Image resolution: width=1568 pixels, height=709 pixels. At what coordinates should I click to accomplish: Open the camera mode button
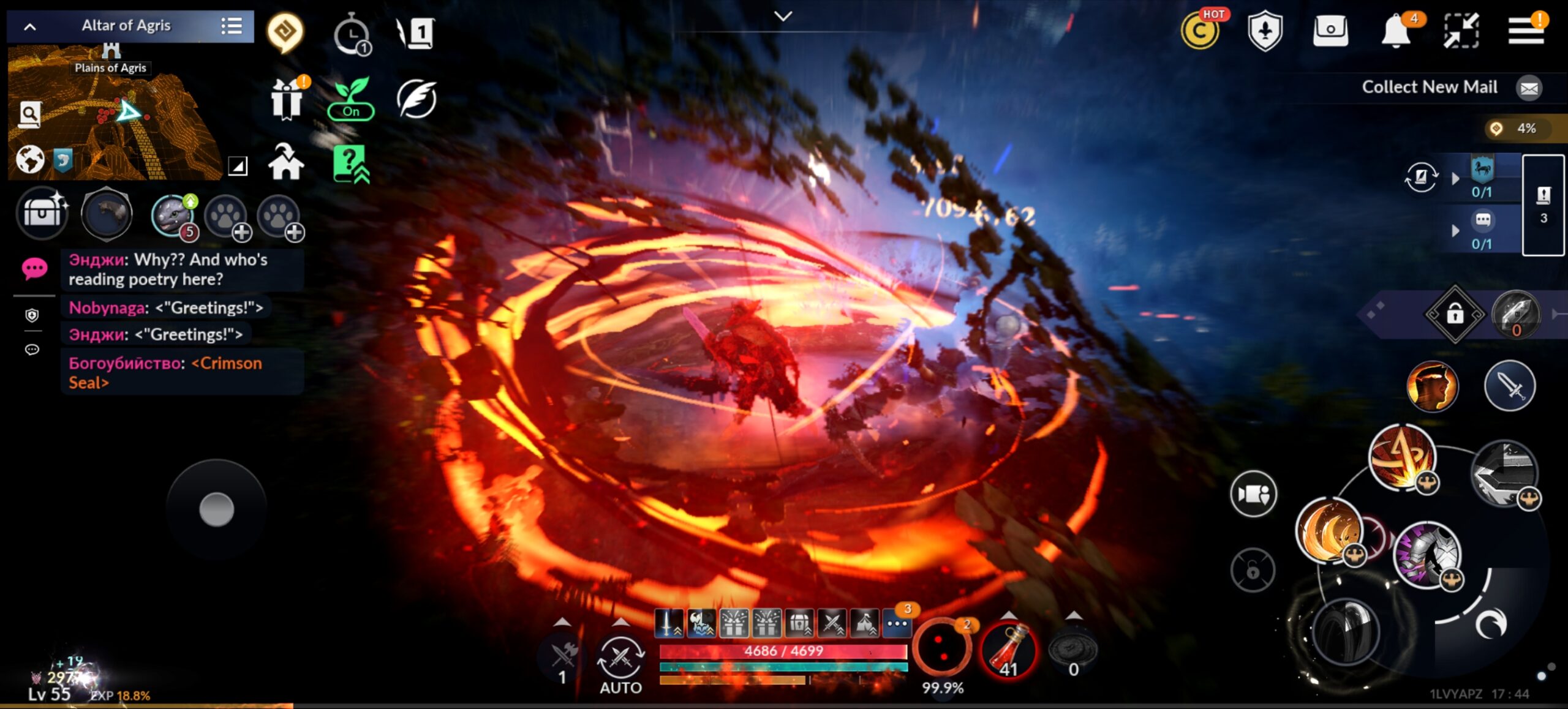pos(1253,493)
